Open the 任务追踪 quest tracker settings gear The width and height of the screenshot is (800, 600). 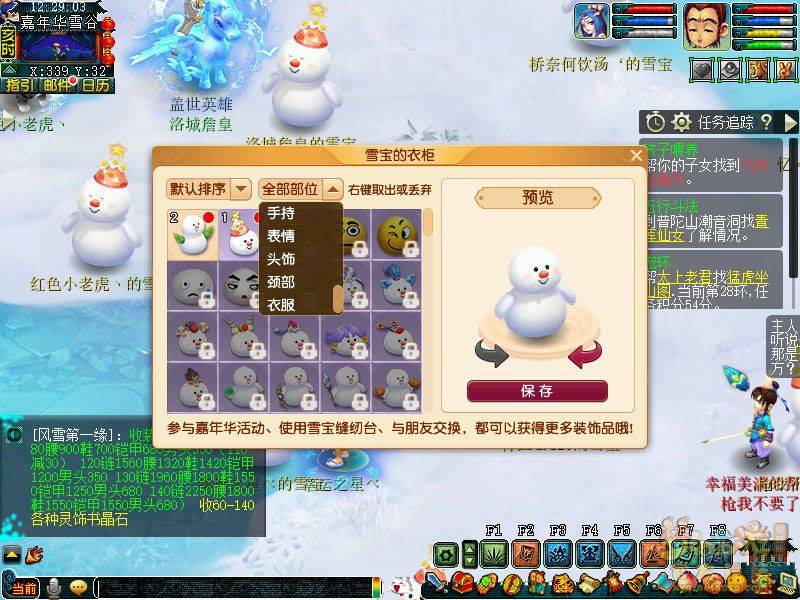(x=681, y=122)
